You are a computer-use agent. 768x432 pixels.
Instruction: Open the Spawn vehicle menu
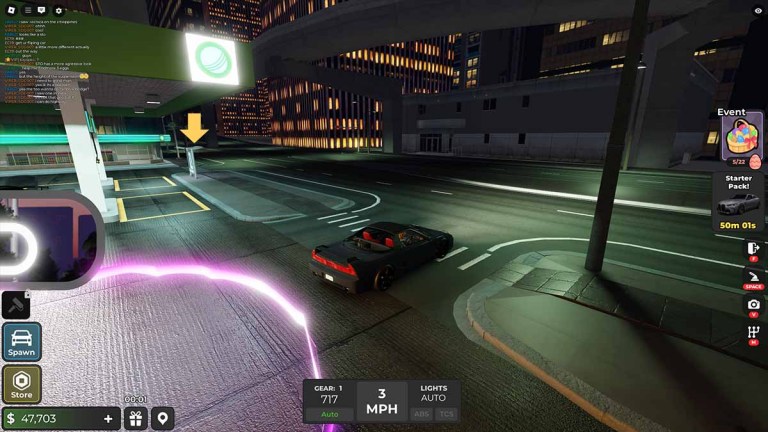(x=21, y=341)
